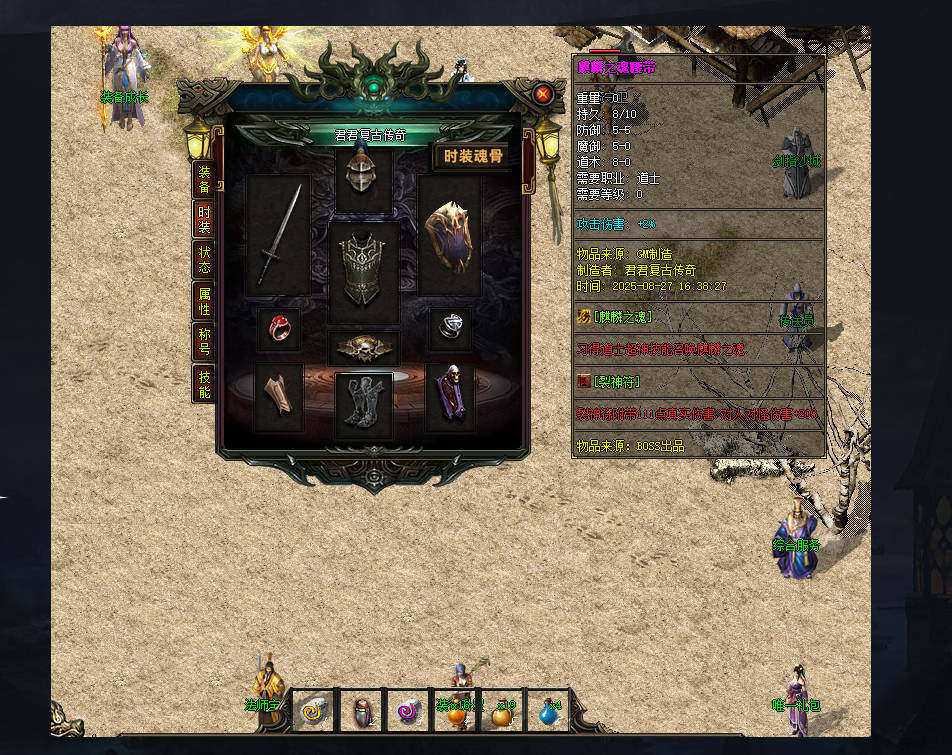Select the sword weapon slot
952x755 pixels.
tap(279, 236)
